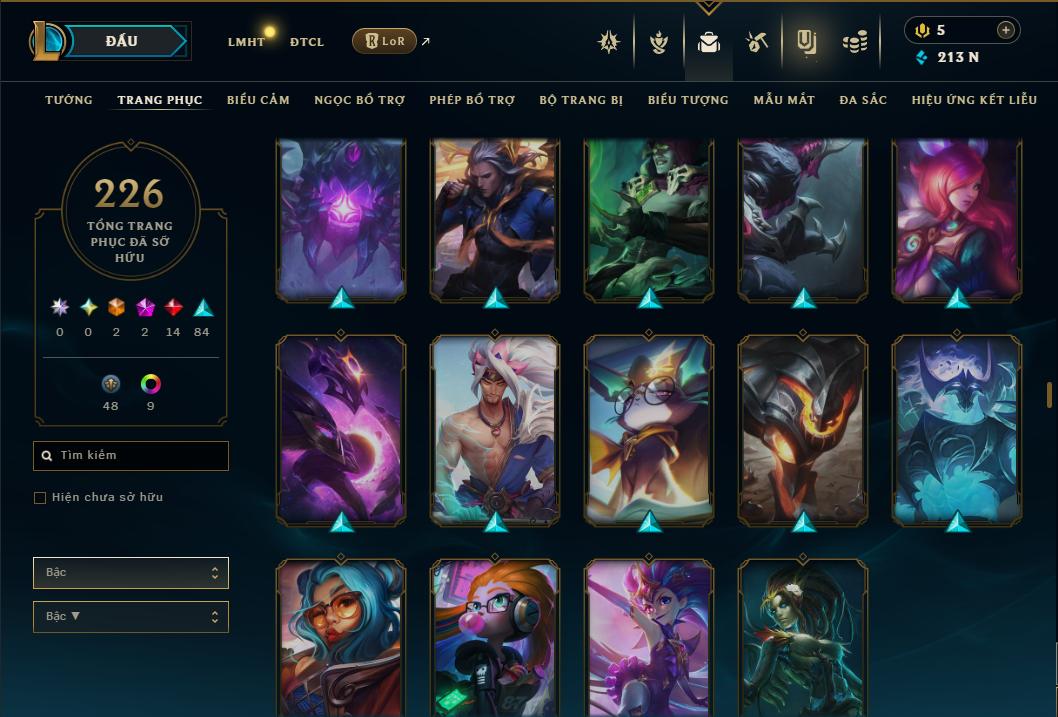Add RP with the plus button
Screen dimensions: 1058x717
click(x=1005, y=30)
